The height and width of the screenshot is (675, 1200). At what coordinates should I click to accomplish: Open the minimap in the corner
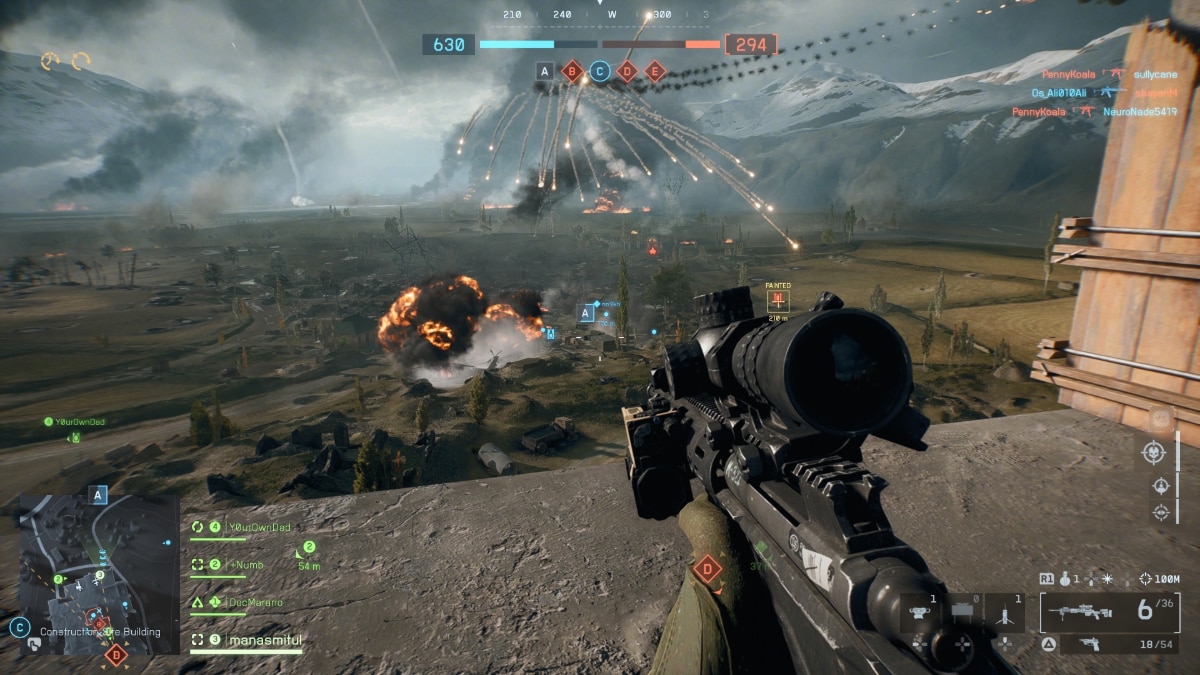coord(98,574)
